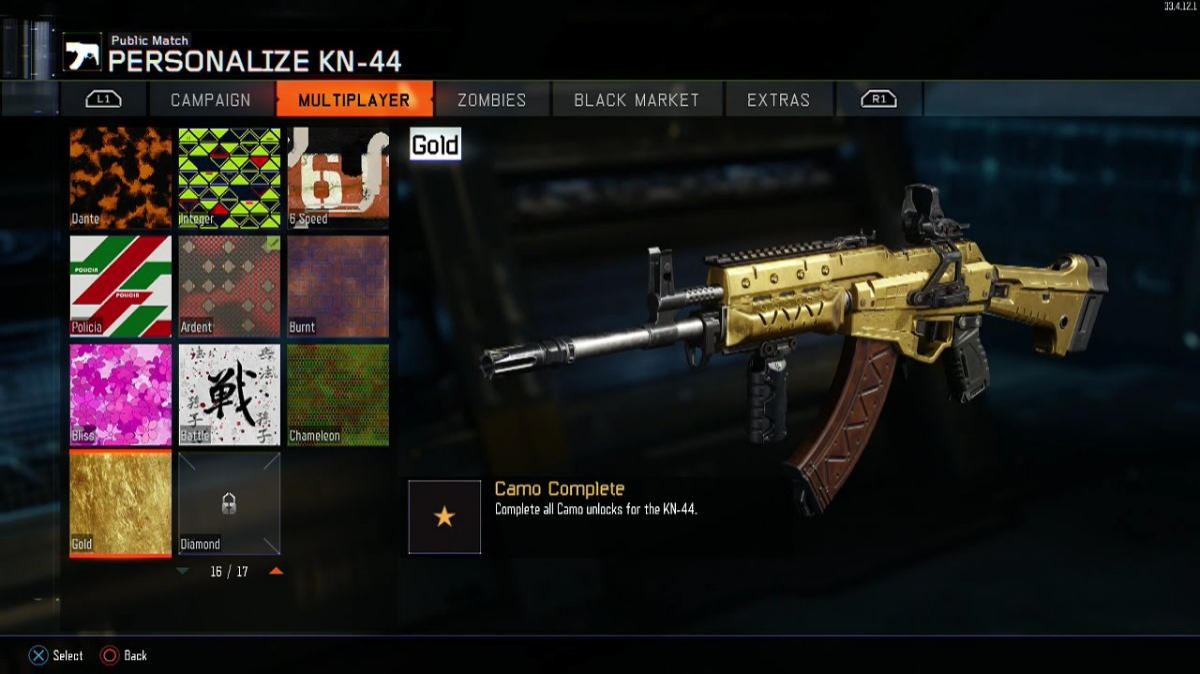Apply the 6 Speed camo

(x=338, y=177)
